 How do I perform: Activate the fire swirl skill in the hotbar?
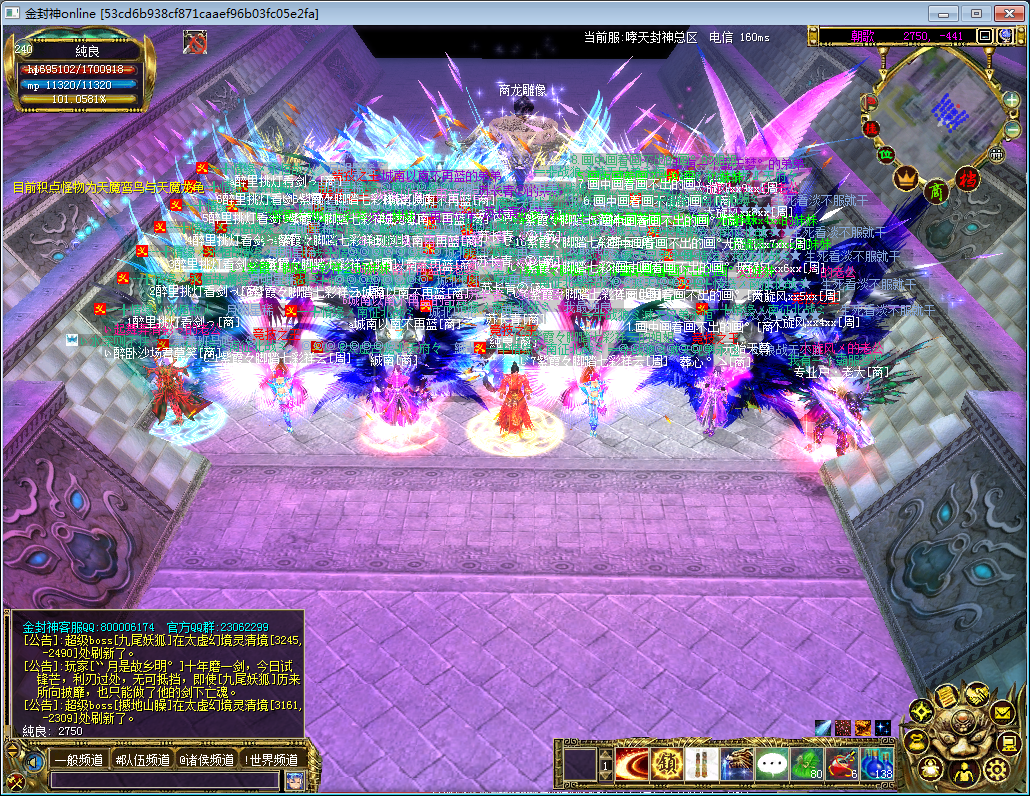632,765
